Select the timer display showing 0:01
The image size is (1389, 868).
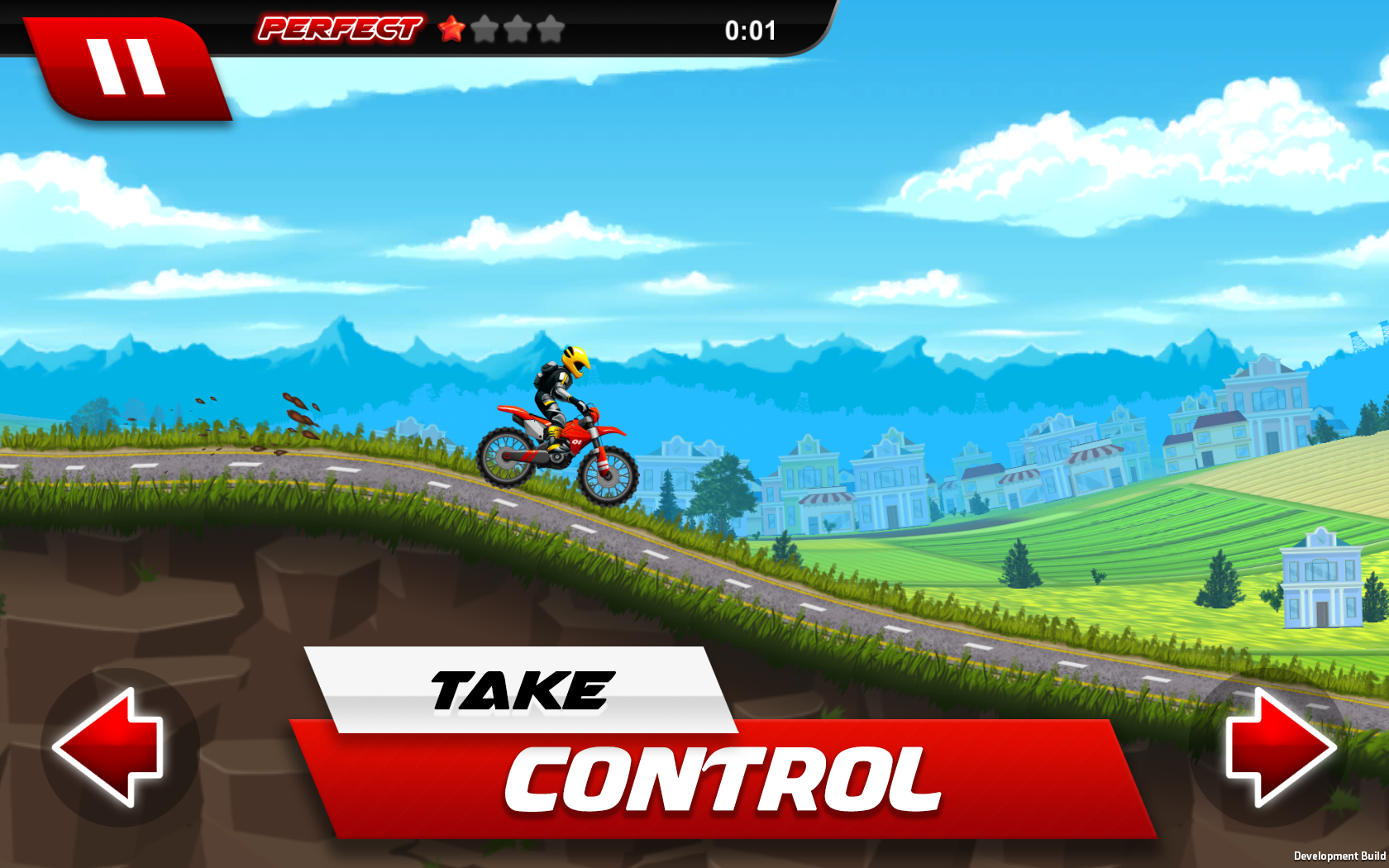750,30
